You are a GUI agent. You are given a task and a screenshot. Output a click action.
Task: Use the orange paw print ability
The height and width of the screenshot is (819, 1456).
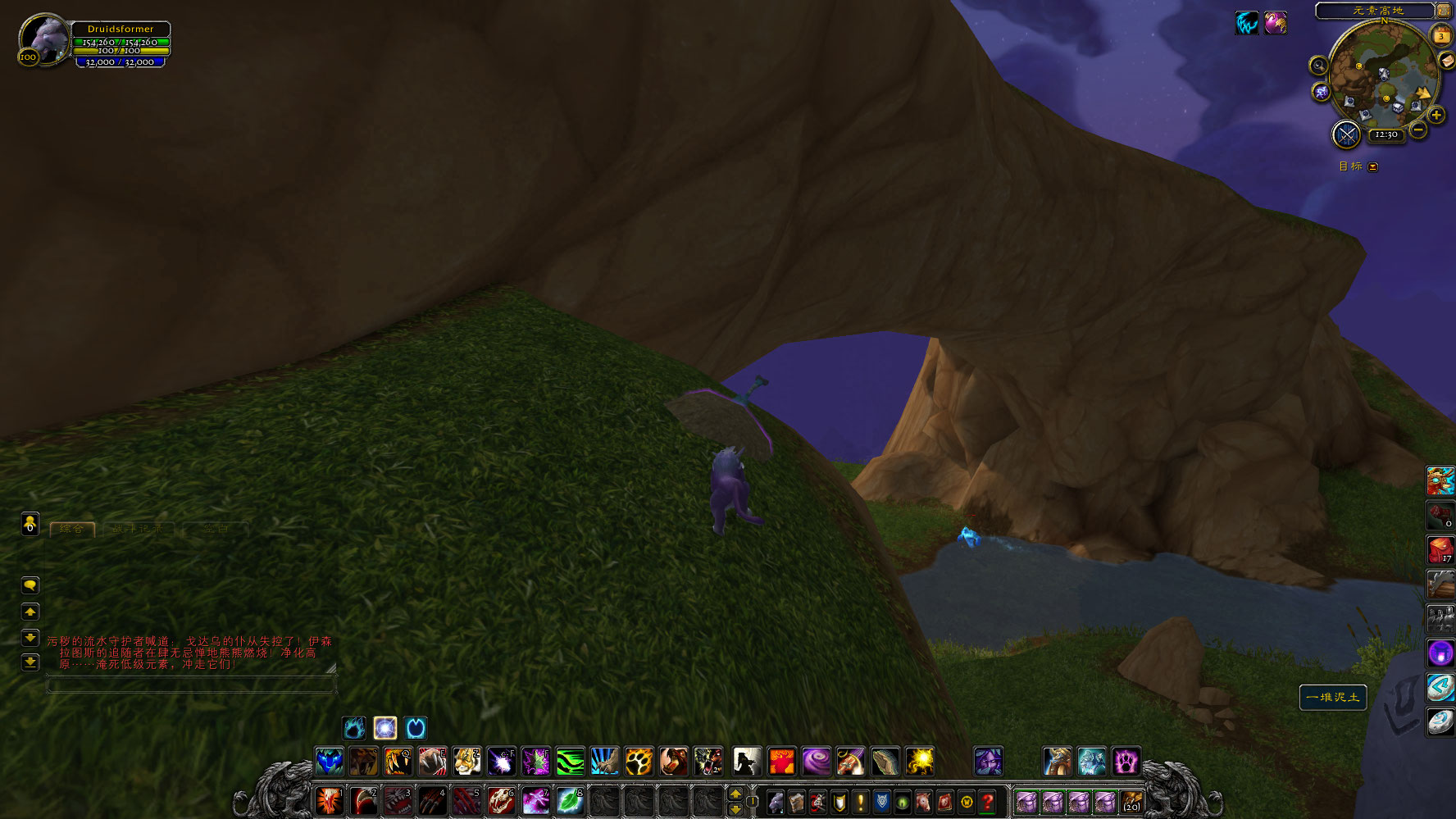(x=639, y=762)
